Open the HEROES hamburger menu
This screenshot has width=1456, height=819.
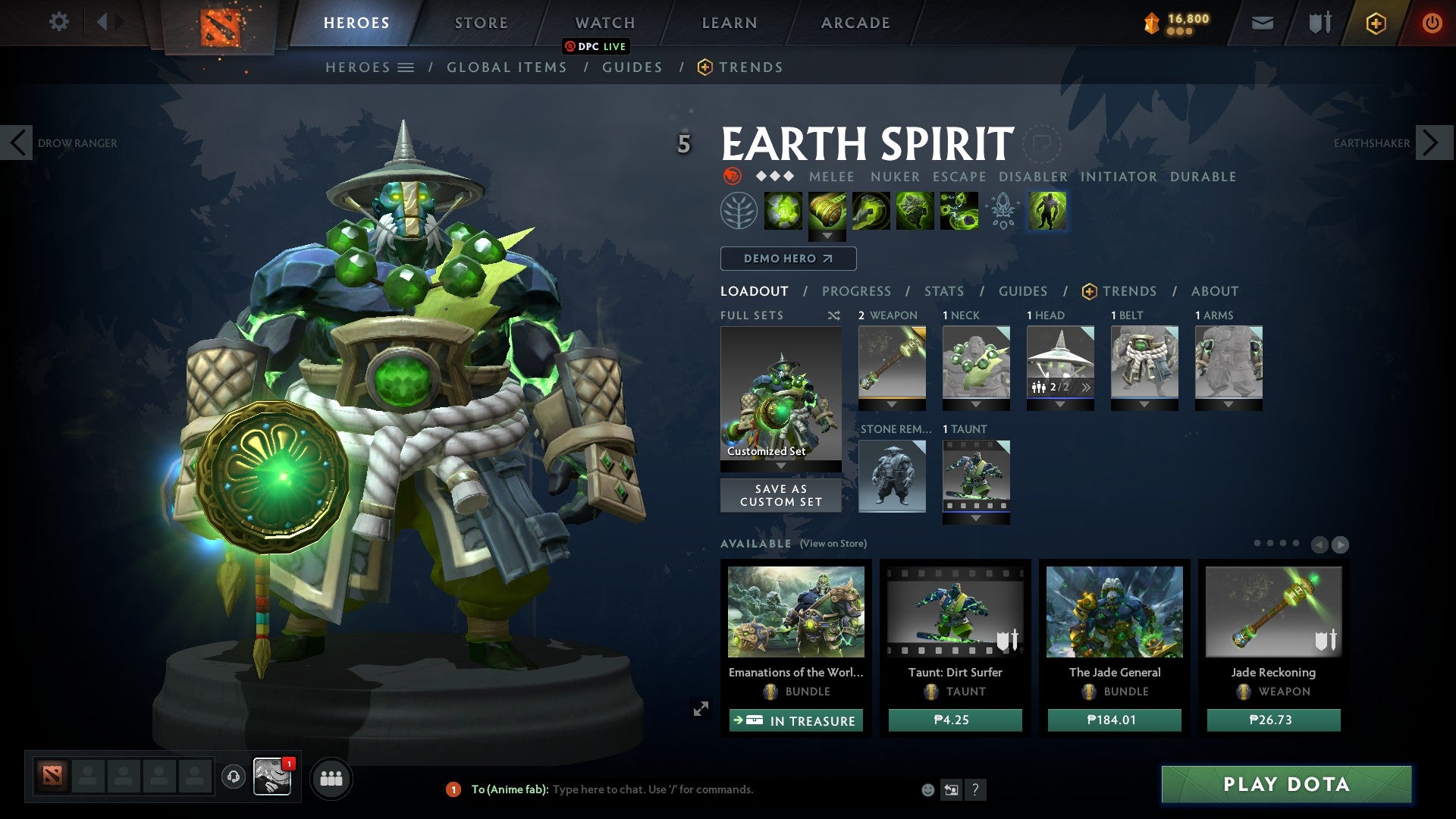(406, 67)
